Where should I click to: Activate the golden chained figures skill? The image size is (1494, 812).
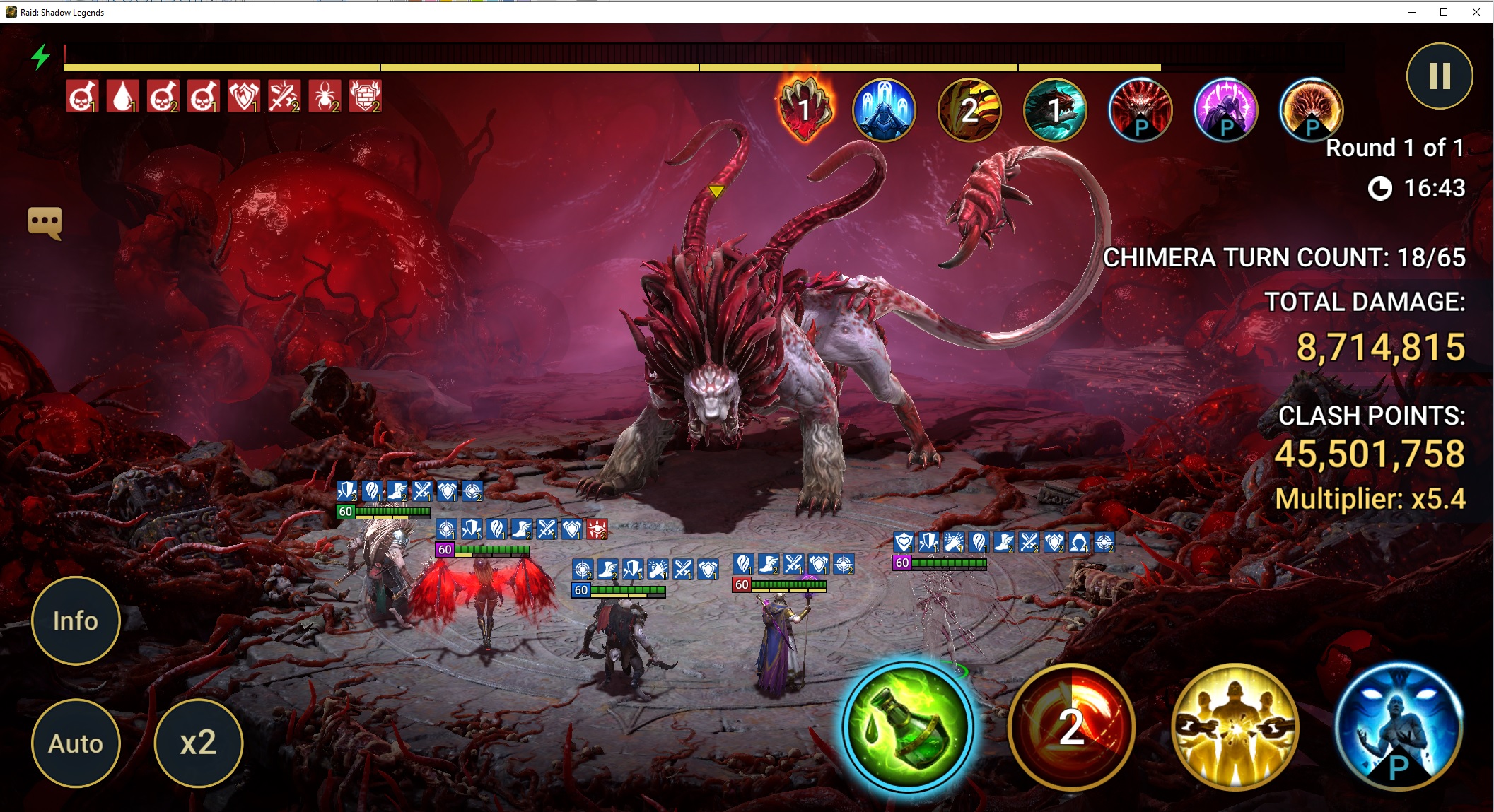pos(1235,727)
